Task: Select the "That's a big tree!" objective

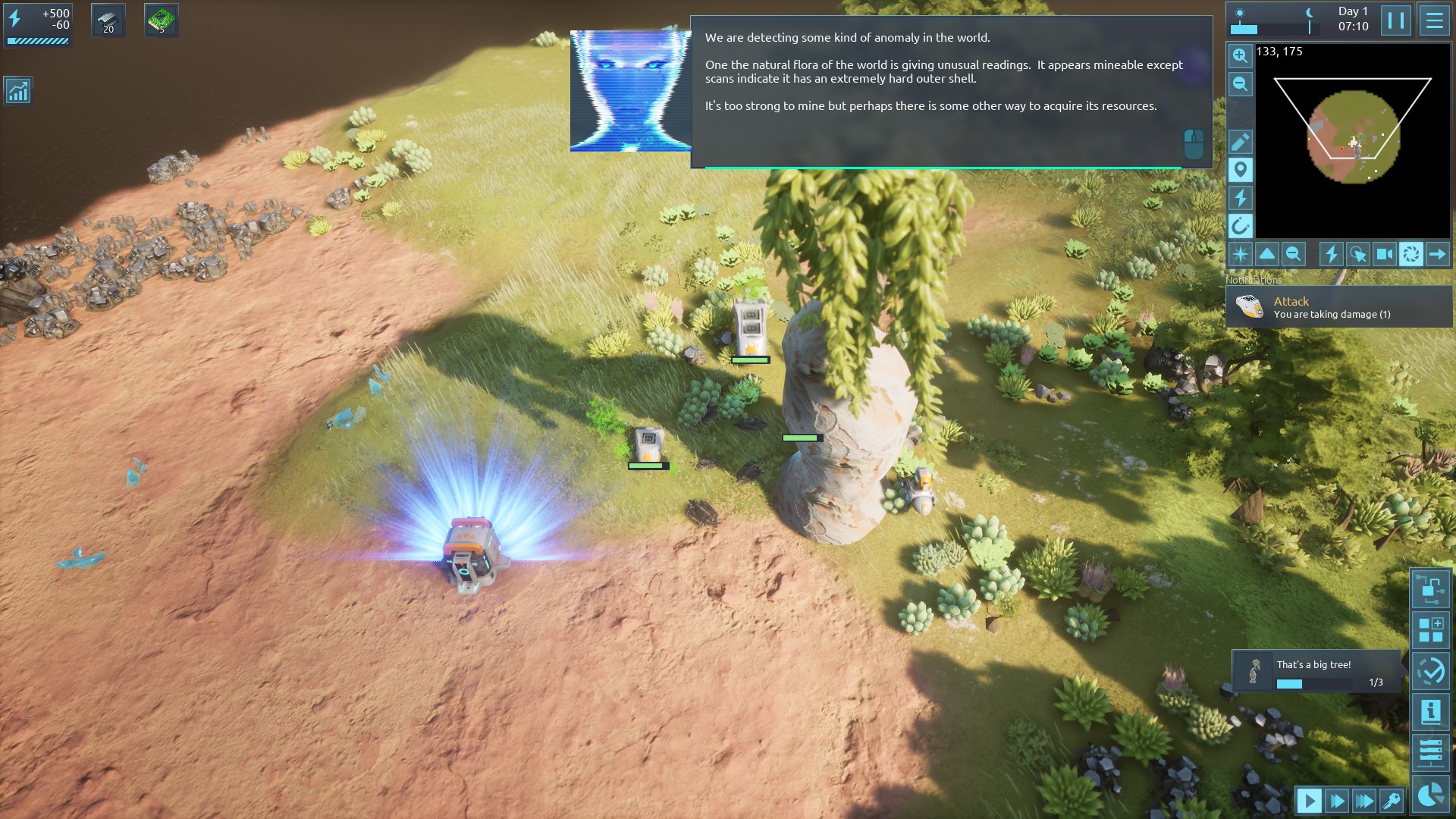Action: [1316, 672]
